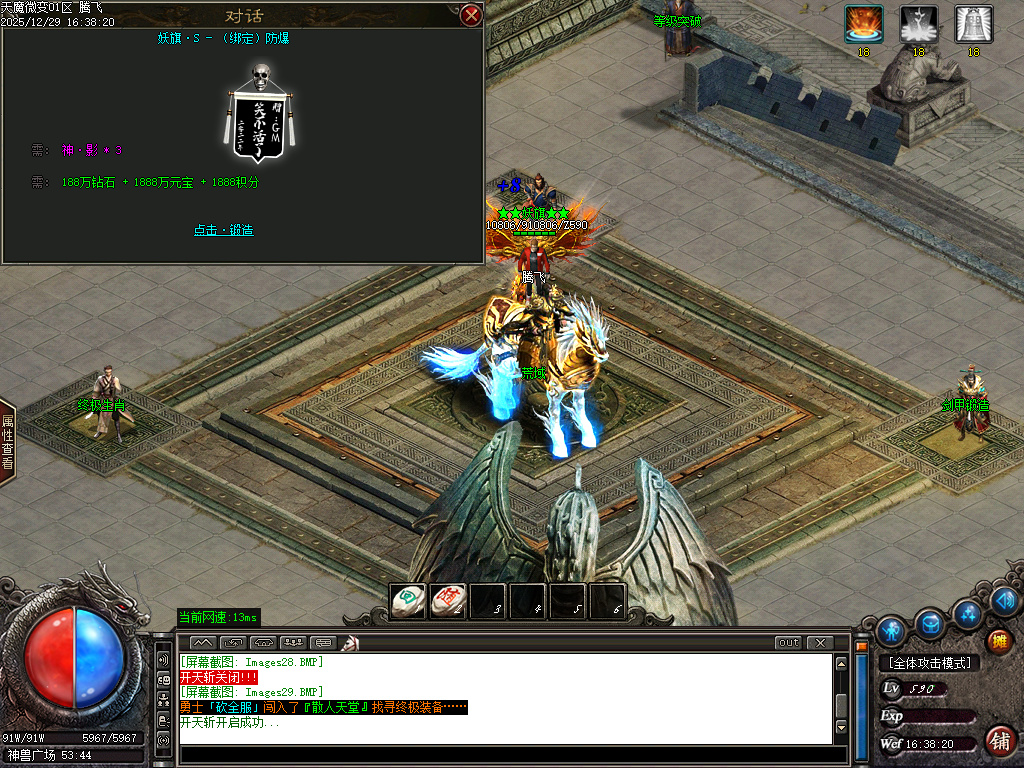The width and height of the screenshot is (1024, 768).
Task: Close the 对话 dialogue window
Action: tap(471, 15)
